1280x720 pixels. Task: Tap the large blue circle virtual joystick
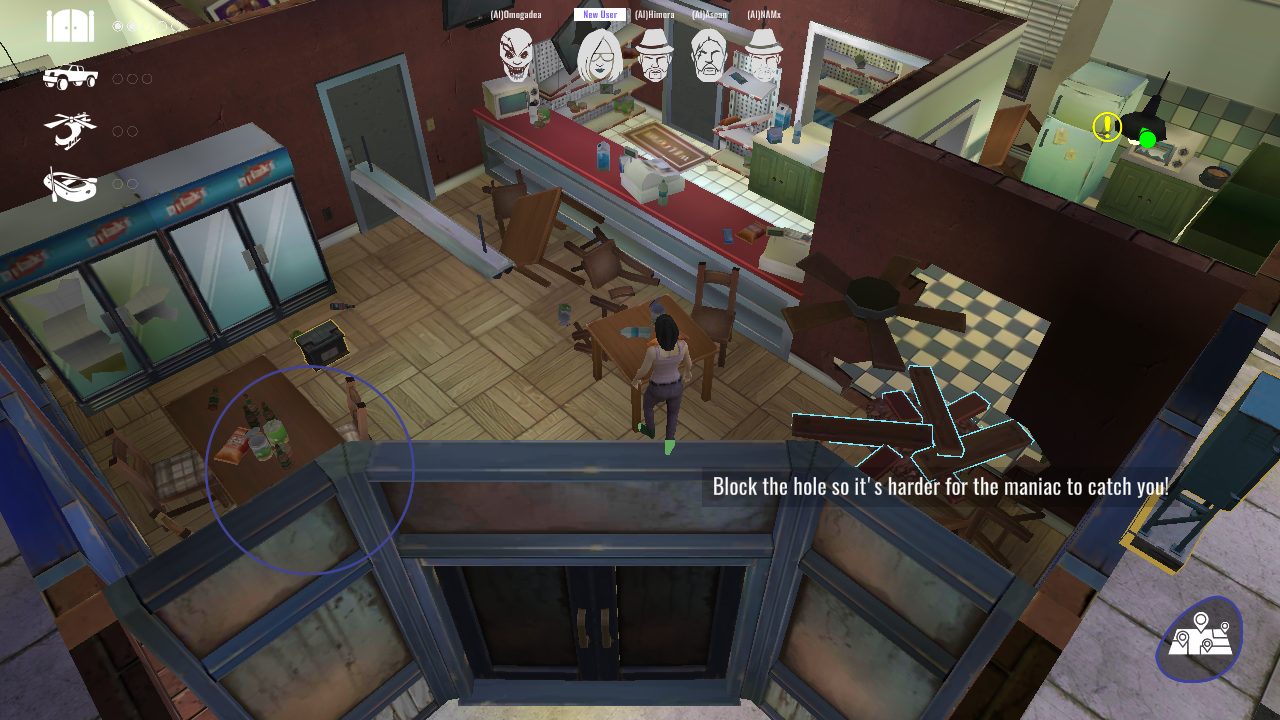click(310, 470)
